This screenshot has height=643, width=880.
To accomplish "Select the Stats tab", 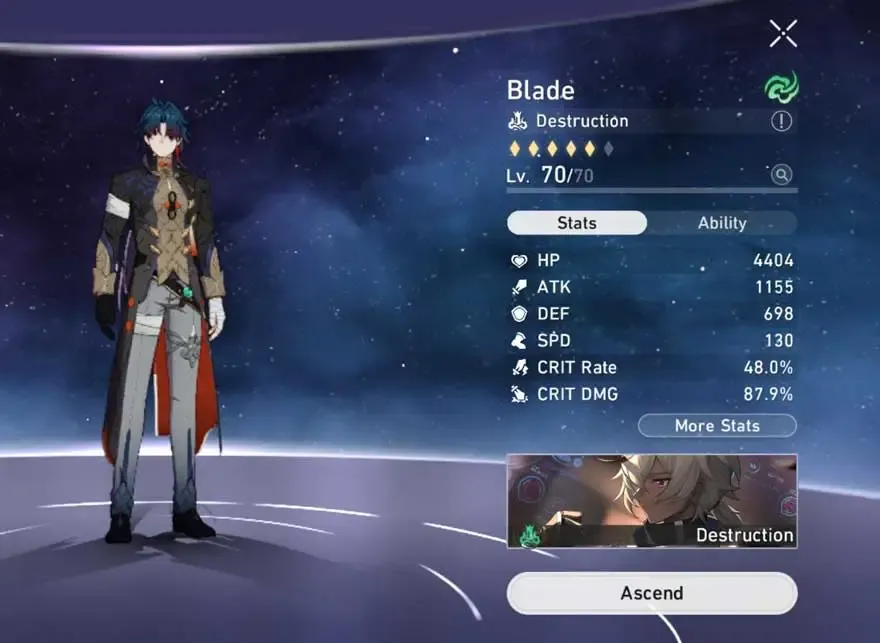I will tap(577, 223).
